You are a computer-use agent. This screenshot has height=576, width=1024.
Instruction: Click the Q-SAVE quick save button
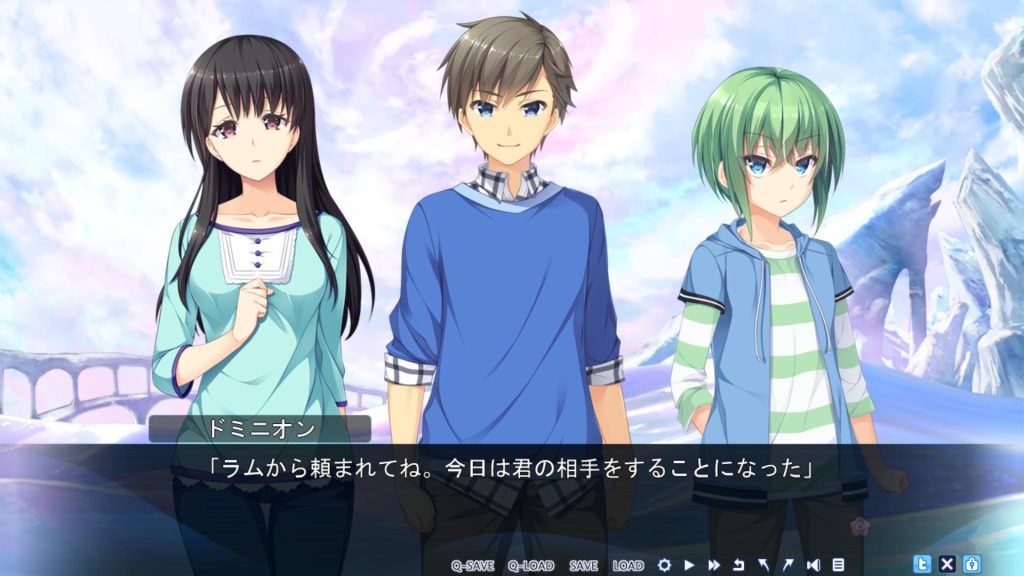click(x=472, y=565)
